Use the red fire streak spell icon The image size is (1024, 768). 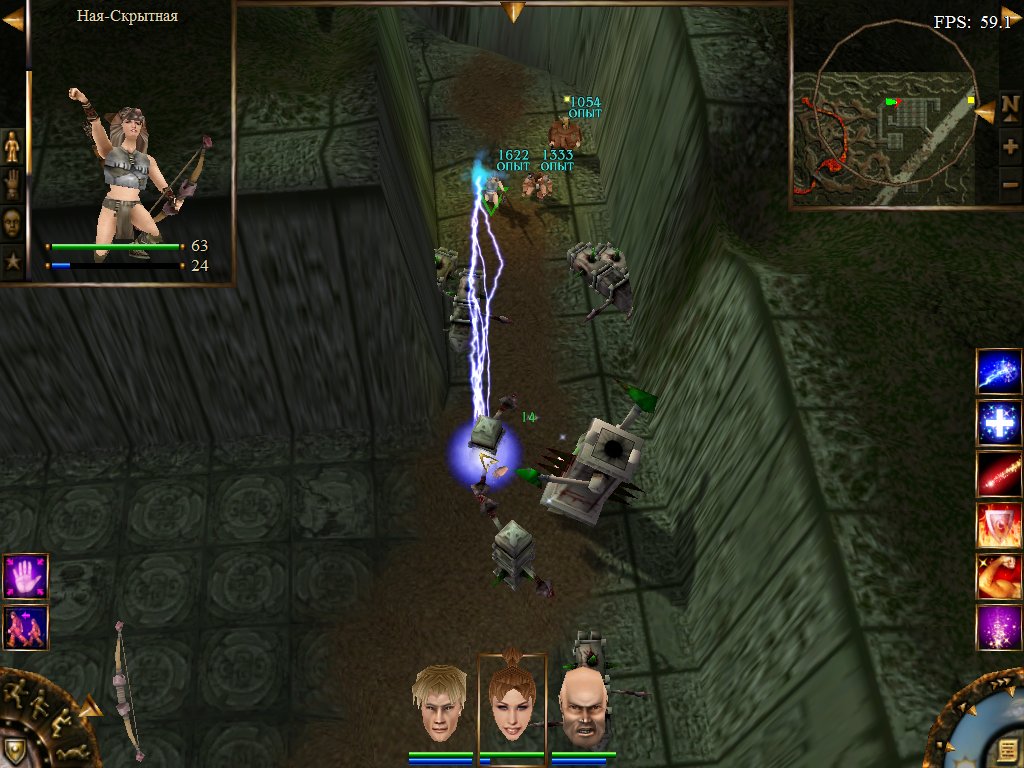(x=999, y=474)
